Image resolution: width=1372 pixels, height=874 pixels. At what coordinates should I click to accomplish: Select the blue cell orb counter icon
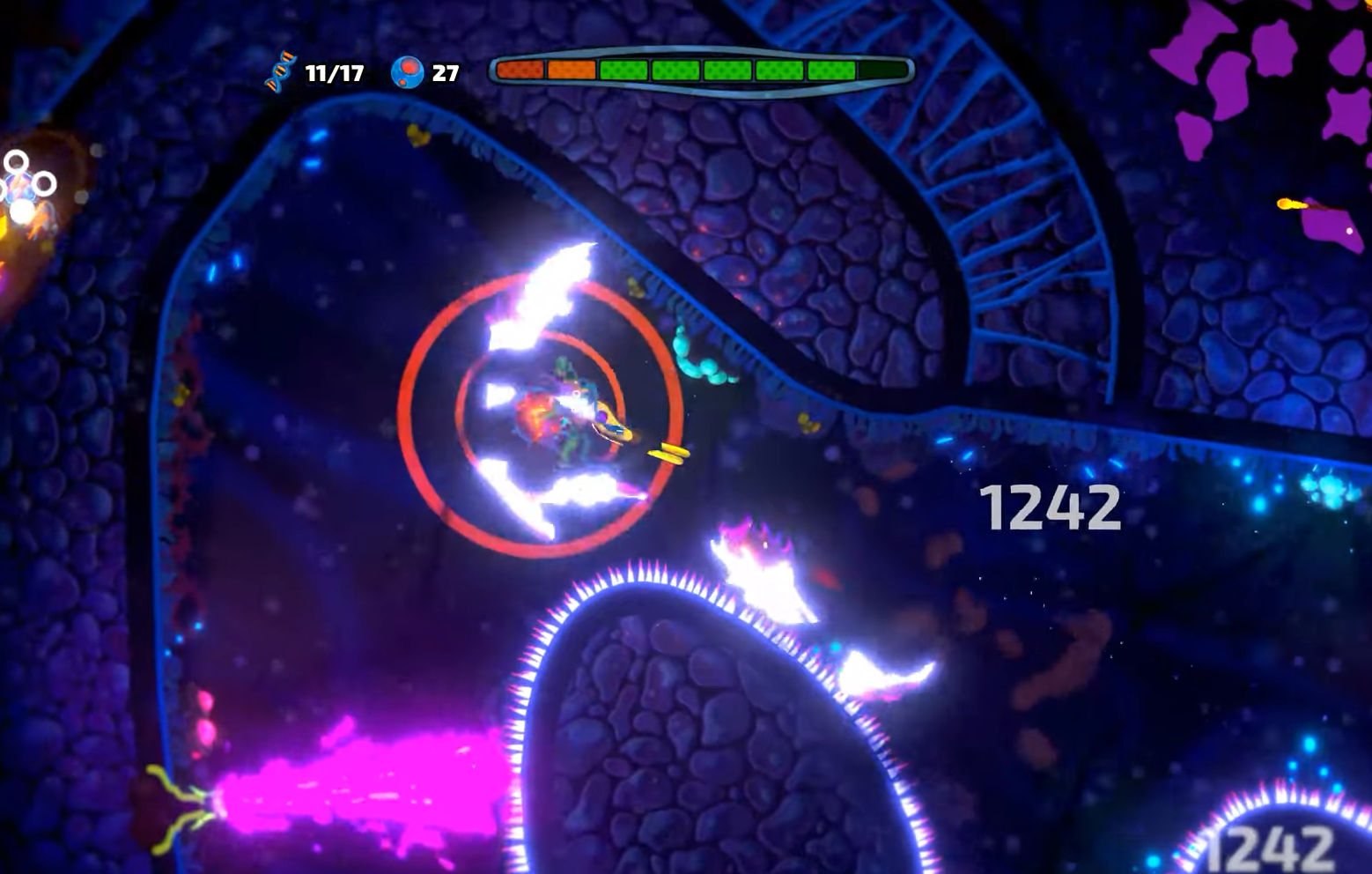click(408, 72)
